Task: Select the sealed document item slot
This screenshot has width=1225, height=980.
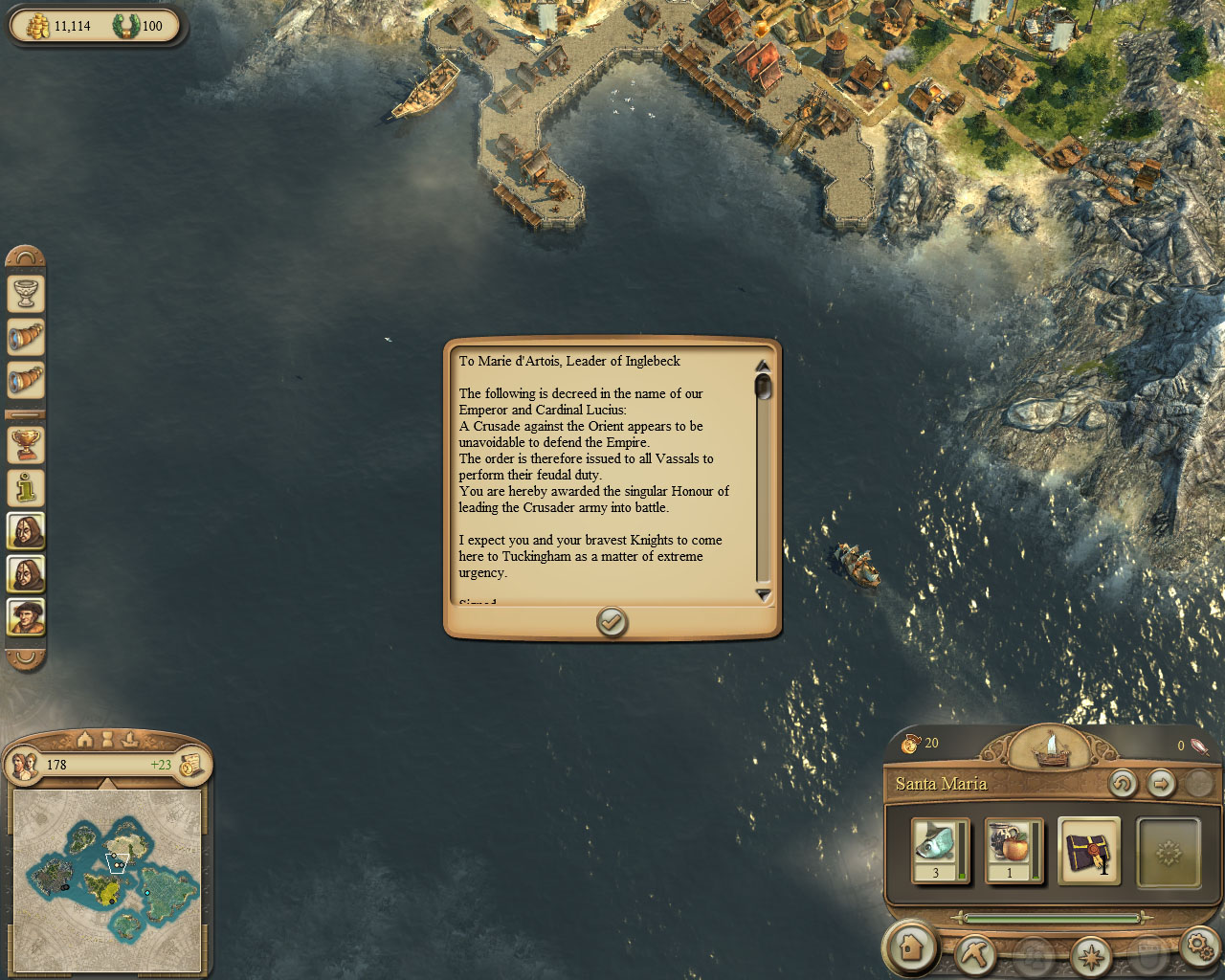Action: pos(1089,850)
